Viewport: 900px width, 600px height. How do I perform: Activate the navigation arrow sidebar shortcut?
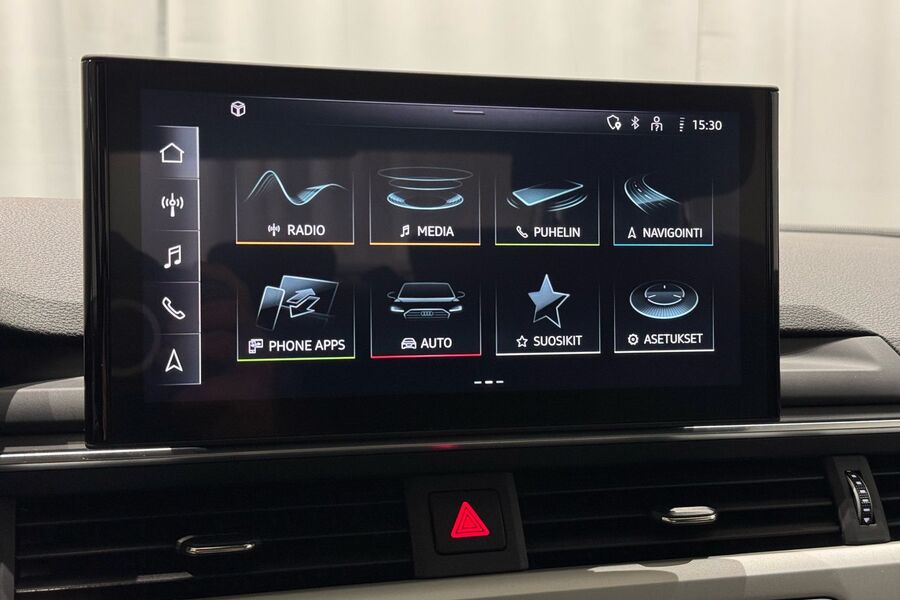tap(173, 360)
